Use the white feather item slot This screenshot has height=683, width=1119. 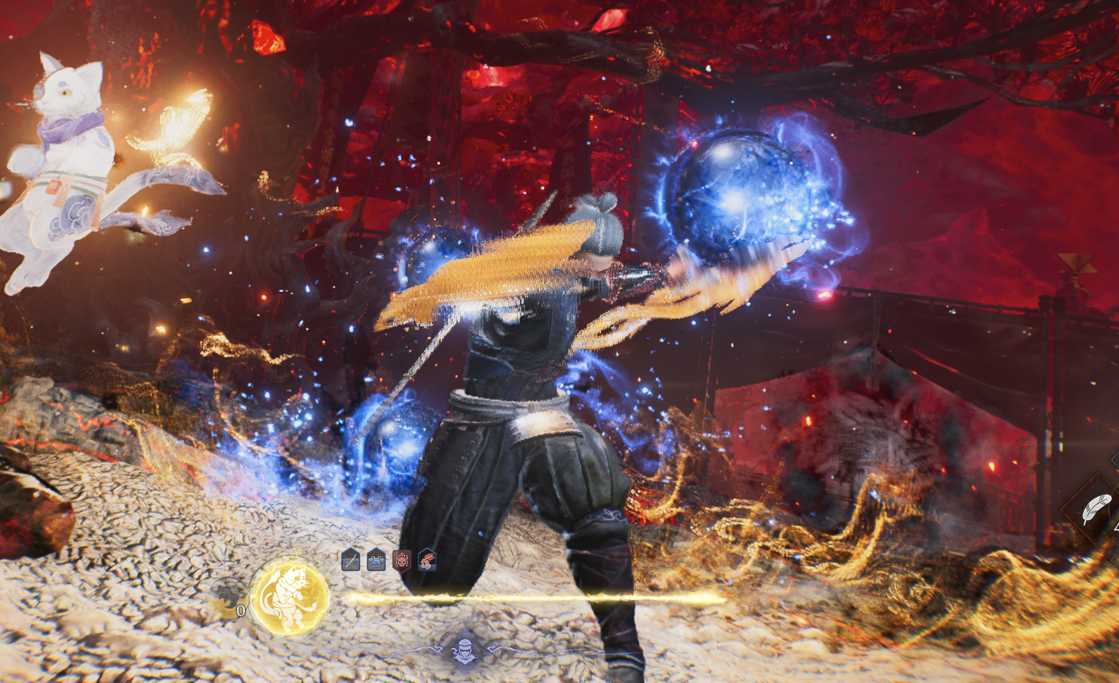tap(1097, 509)
